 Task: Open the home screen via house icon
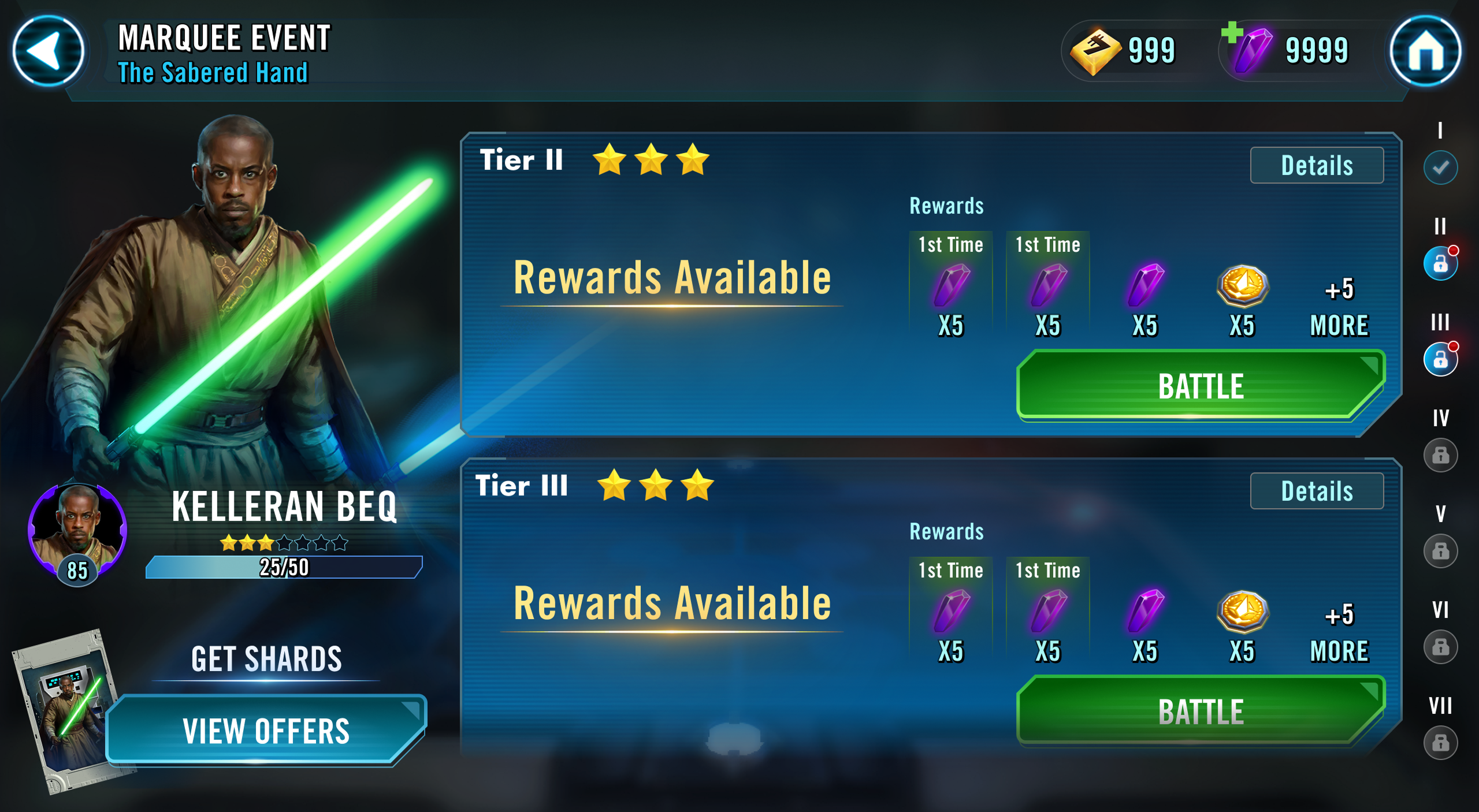pos(1427,52)
